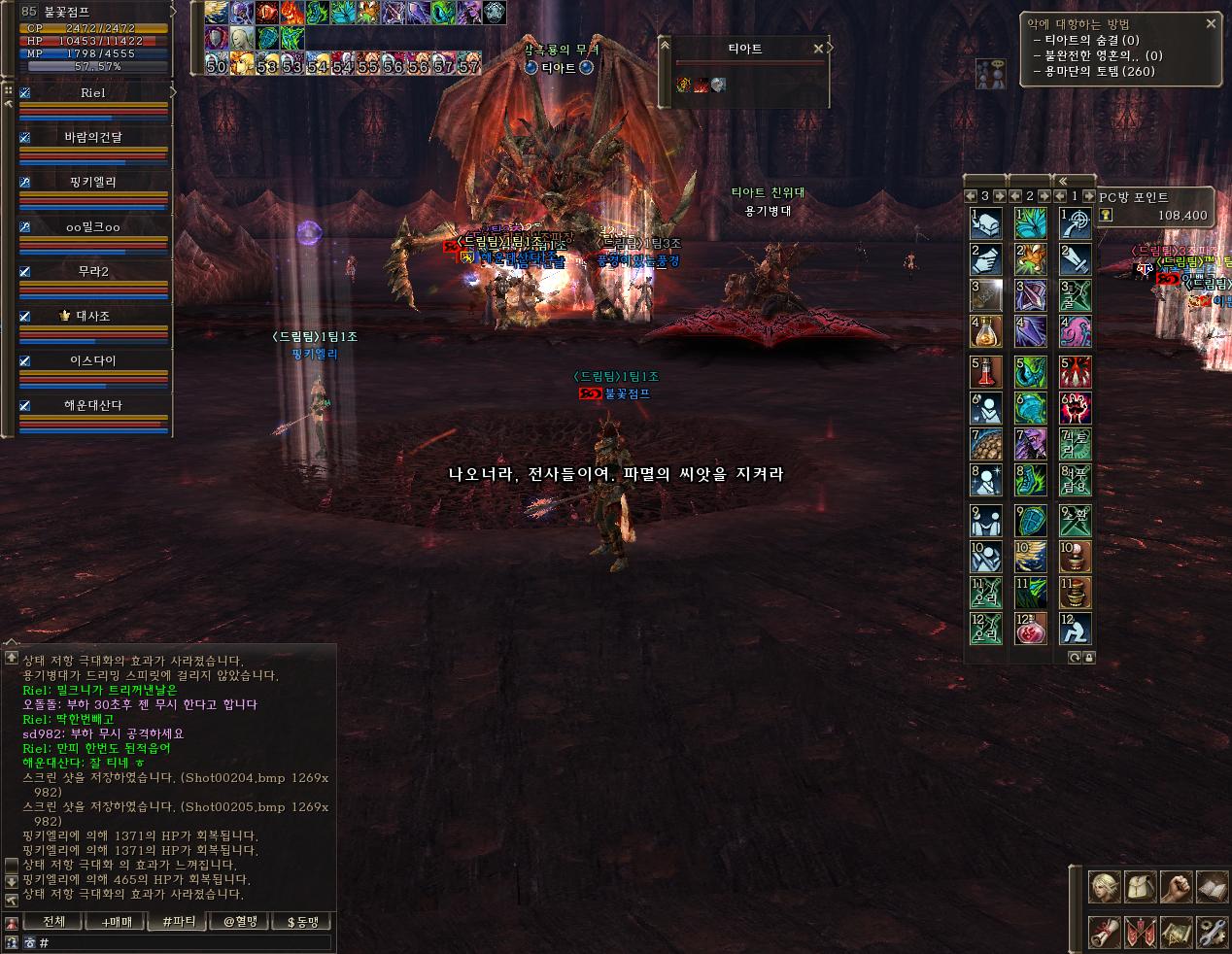Toggle the hotbar lock button
The width and height of the screenshot is (1232, 954).
[x=1088, y=658]
